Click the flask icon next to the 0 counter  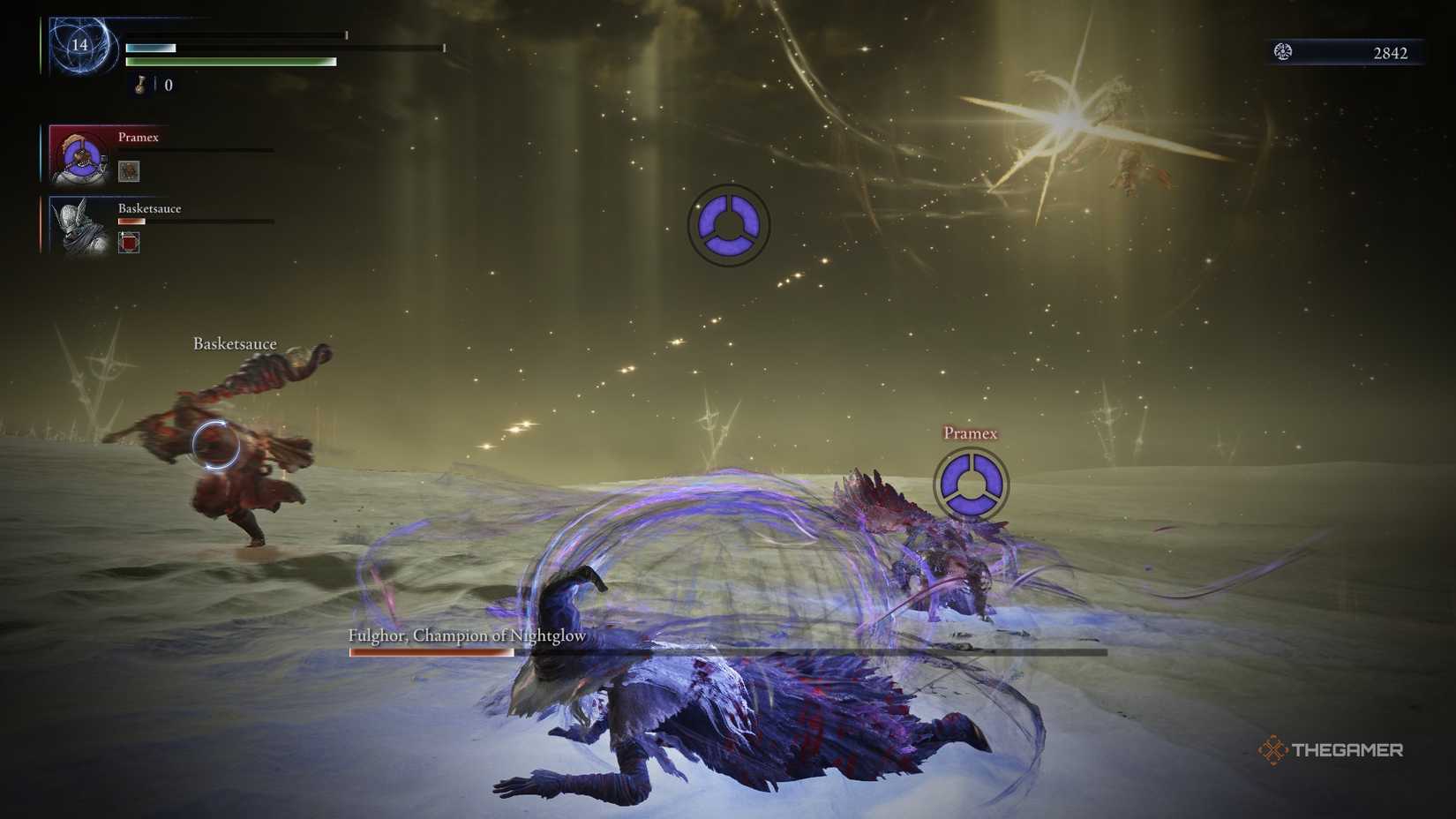pyautogui.click(x=139, y=85)
